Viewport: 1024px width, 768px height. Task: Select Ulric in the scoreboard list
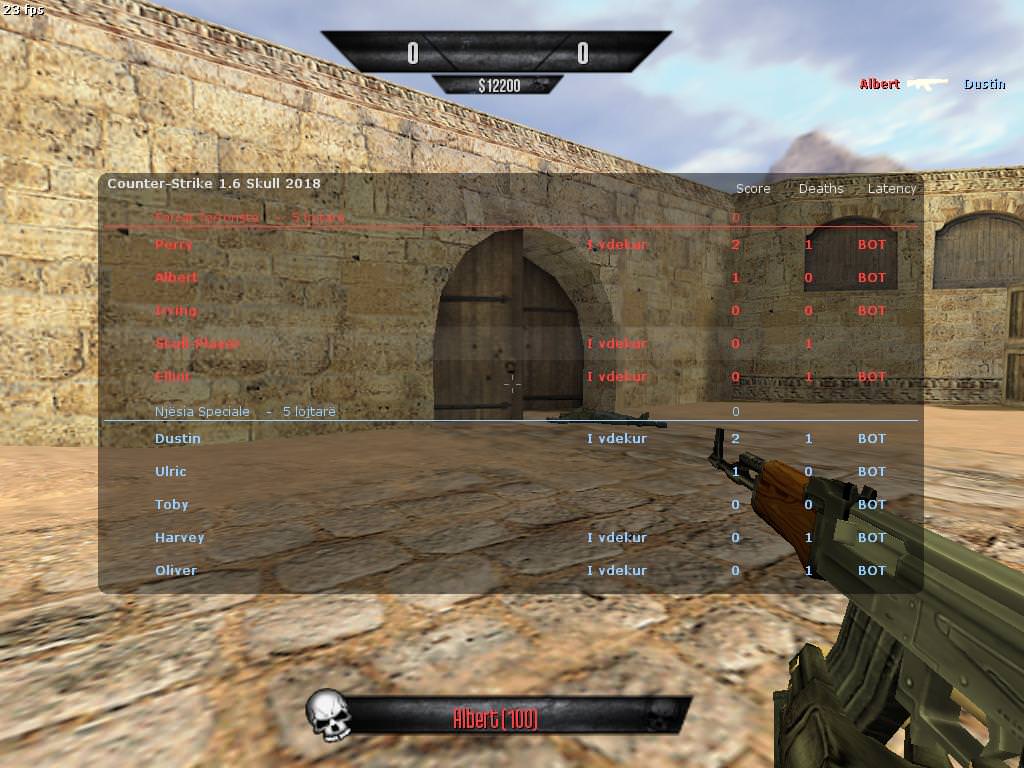pyautogui.click(x=171, y=471)
